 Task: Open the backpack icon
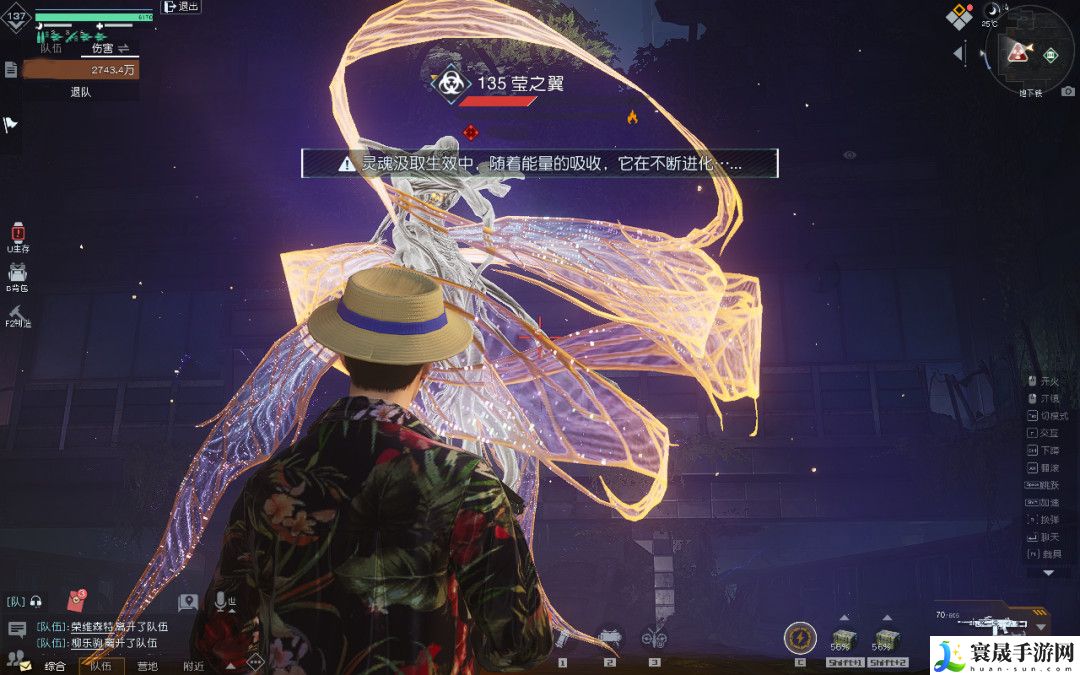(x=17, y=273)
